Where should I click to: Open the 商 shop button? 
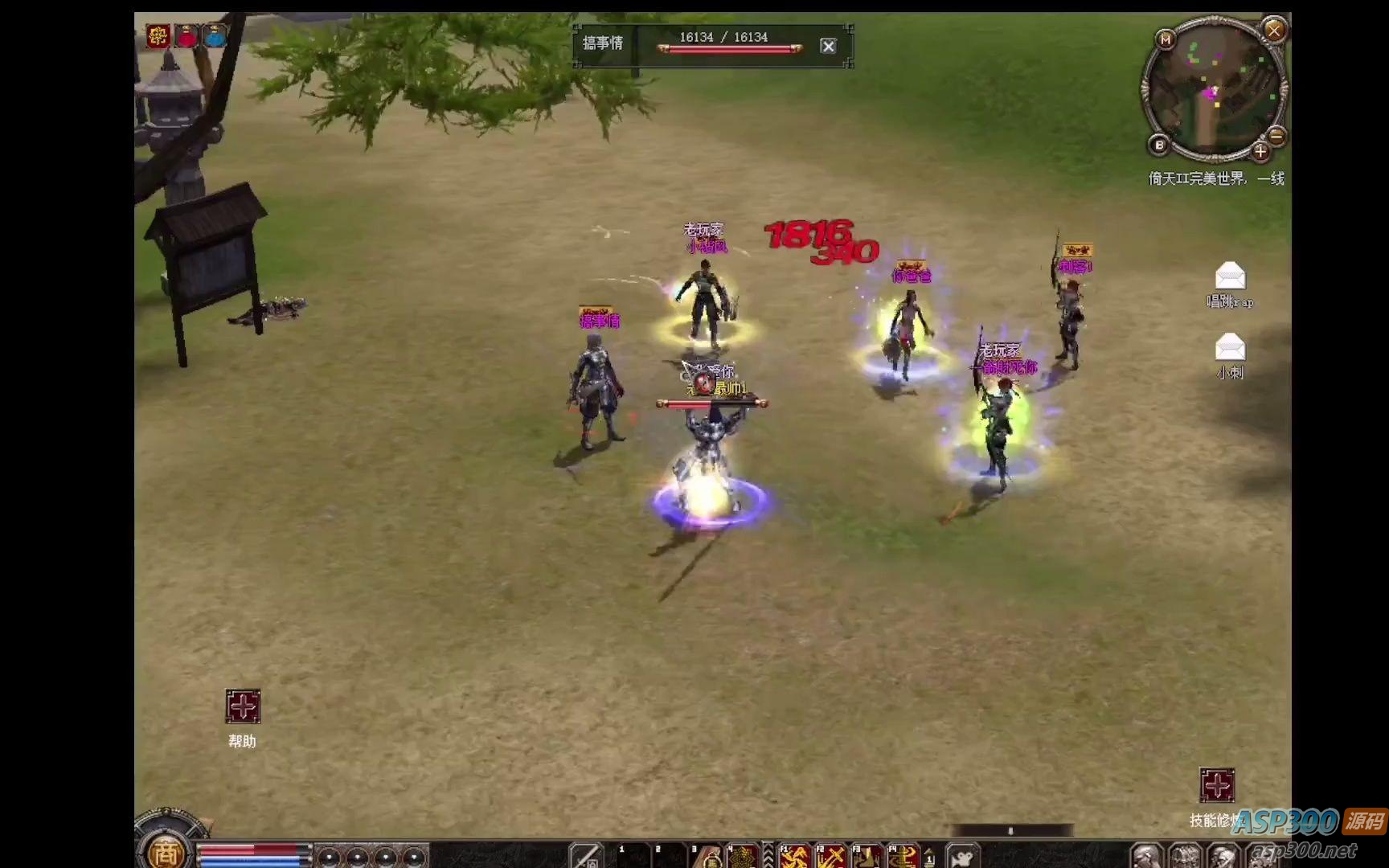click(x=166, y=852)
